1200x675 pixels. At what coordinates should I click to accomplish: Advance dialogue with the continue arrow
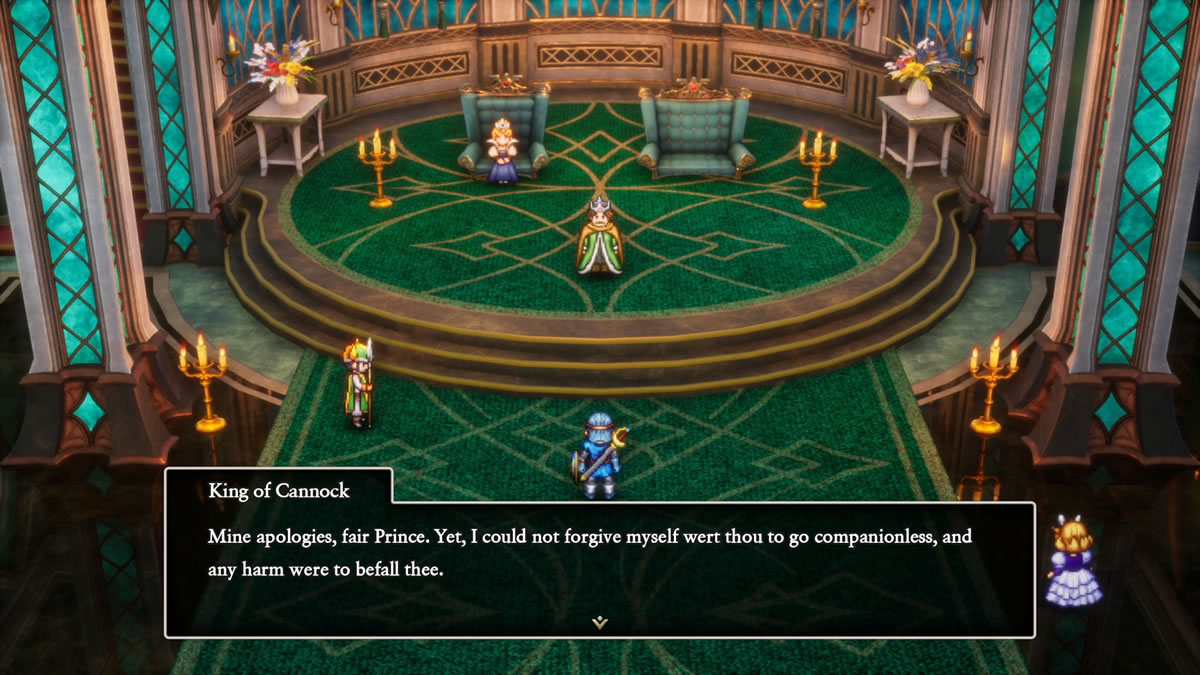pyautogui.click(x=599, y=622)
